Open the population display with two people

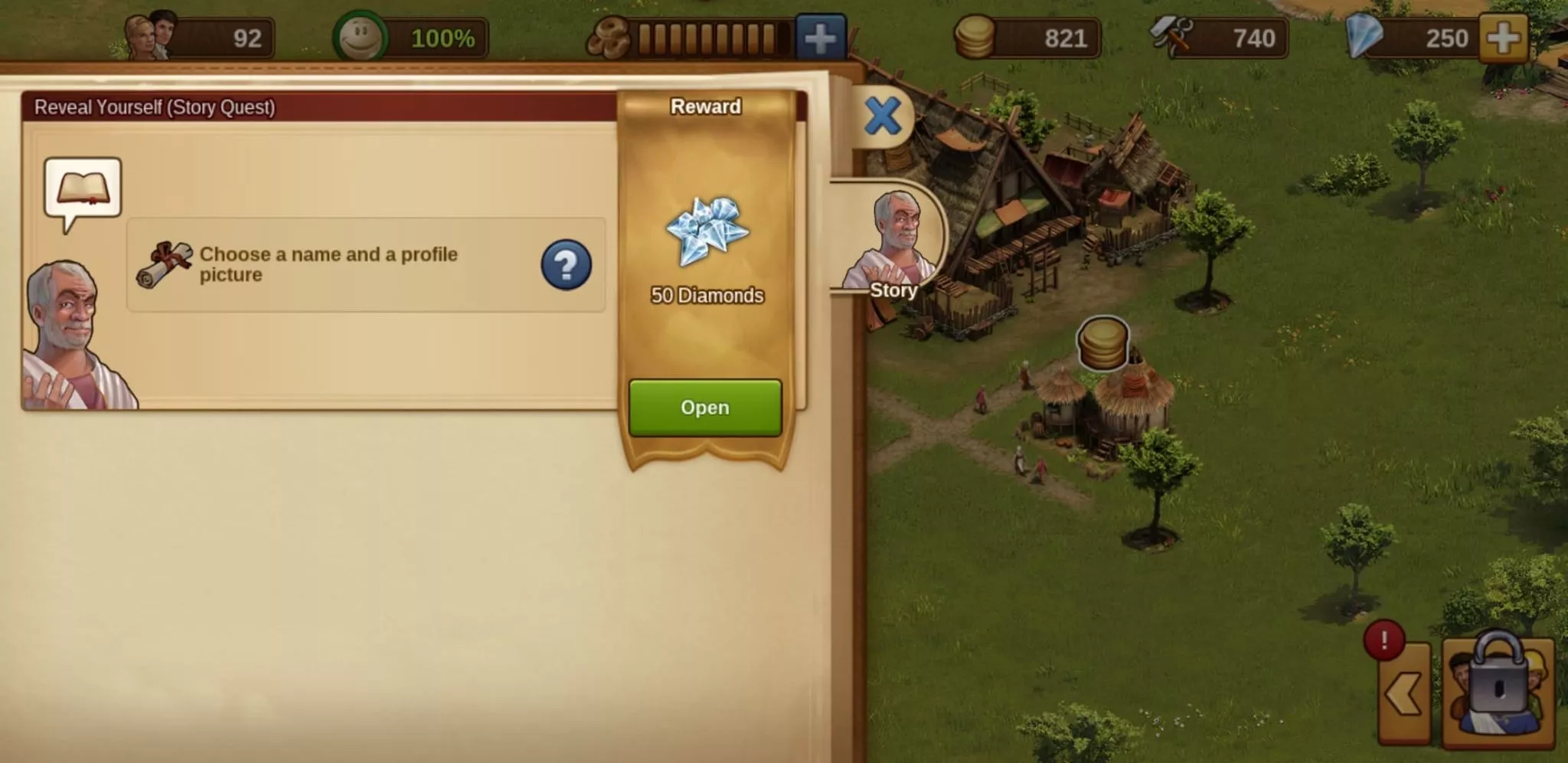coord(199,37)
